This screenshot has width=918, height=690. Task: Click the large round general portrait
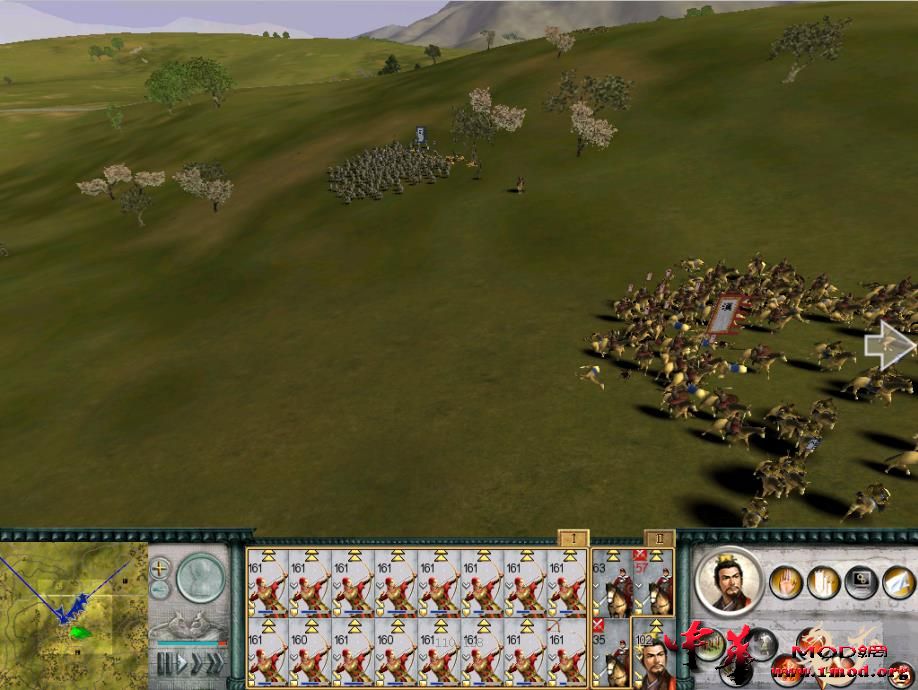727,581
